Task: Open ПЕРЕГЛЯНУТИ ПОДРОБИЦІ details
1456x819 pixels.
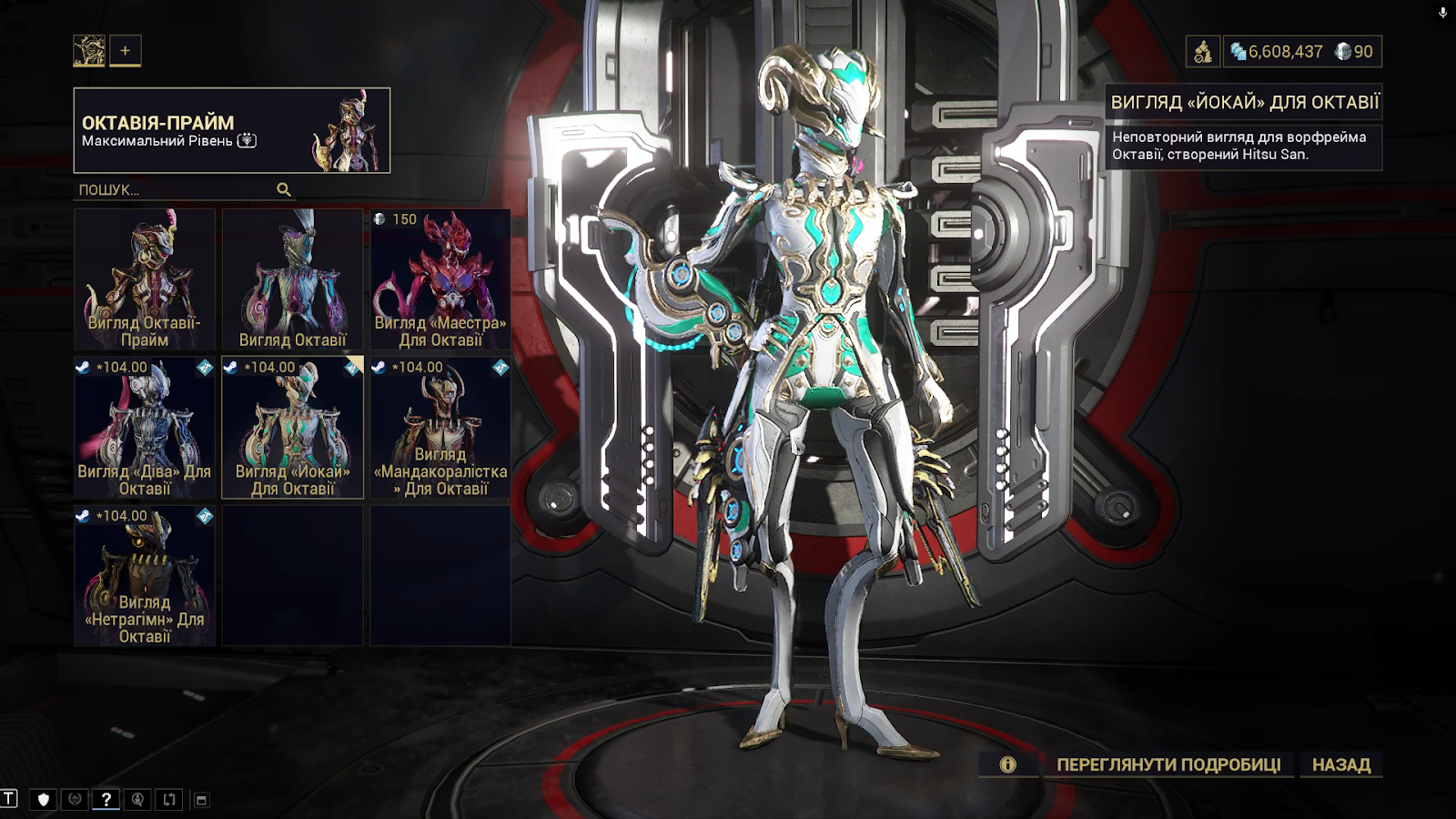Action: [x=1168, y=765]
